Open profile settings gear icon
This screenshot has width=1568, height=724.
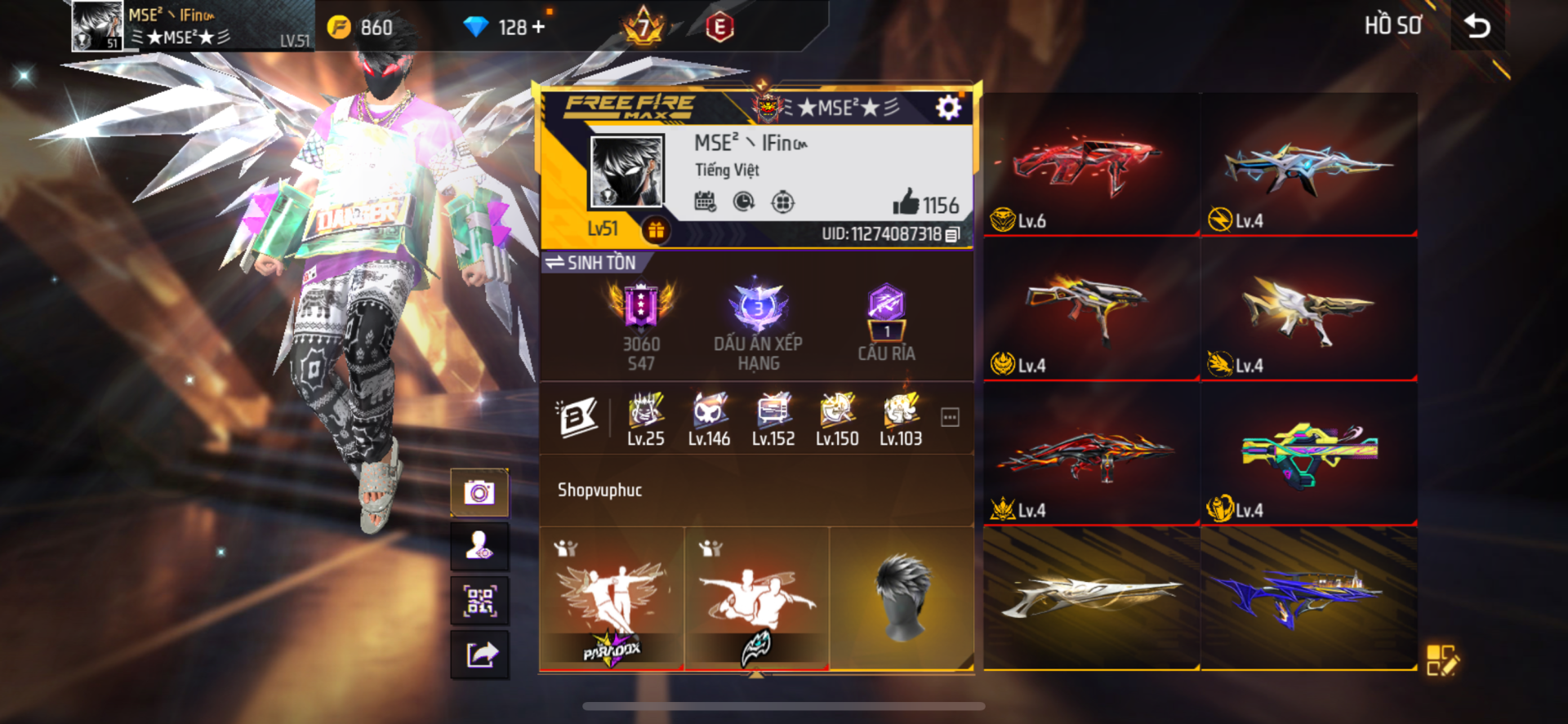coord(947,108)
